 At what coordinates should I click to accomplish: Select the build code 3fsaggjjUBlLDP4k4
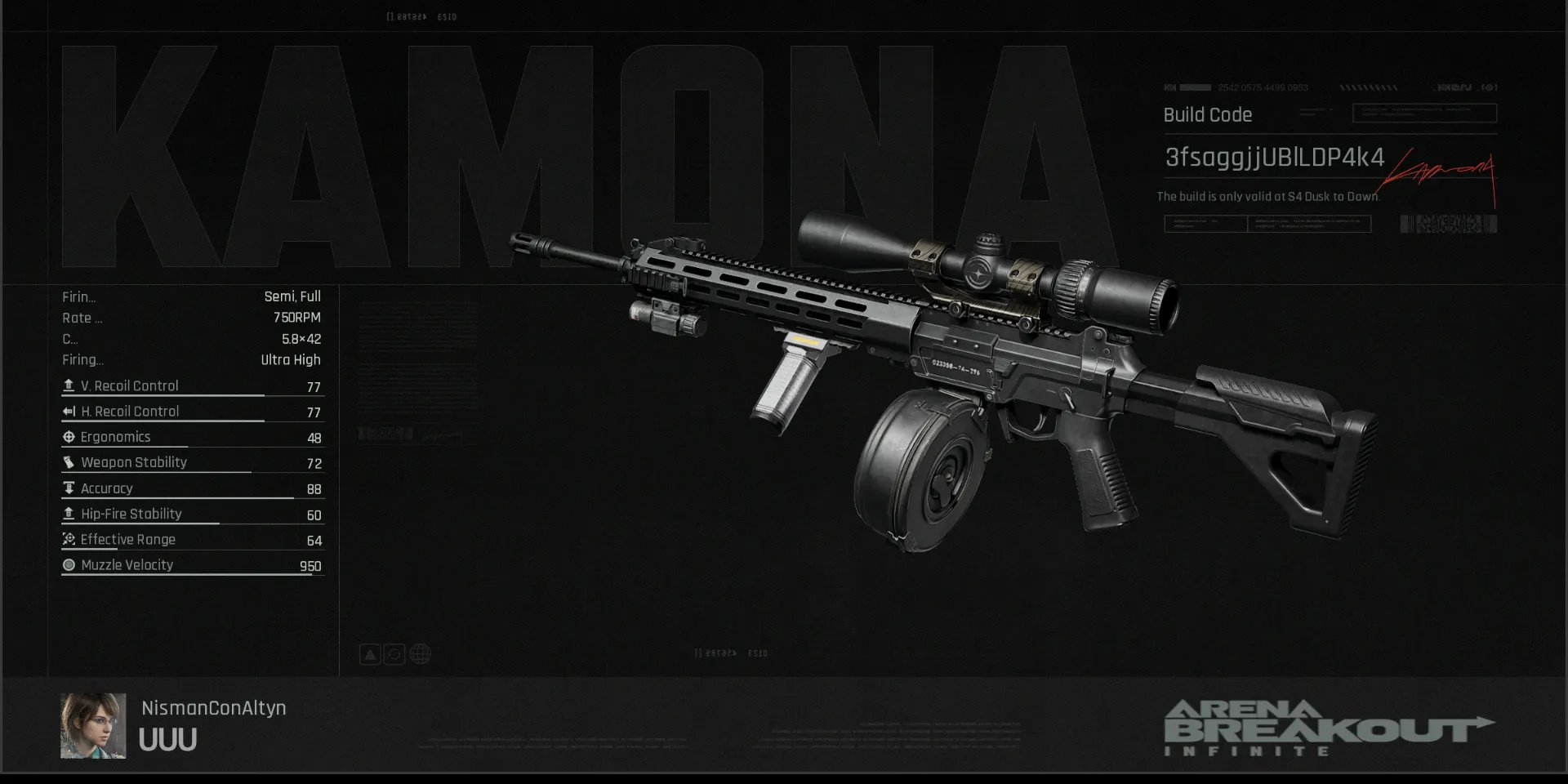pyautogui.click(x=1274, y=158)
